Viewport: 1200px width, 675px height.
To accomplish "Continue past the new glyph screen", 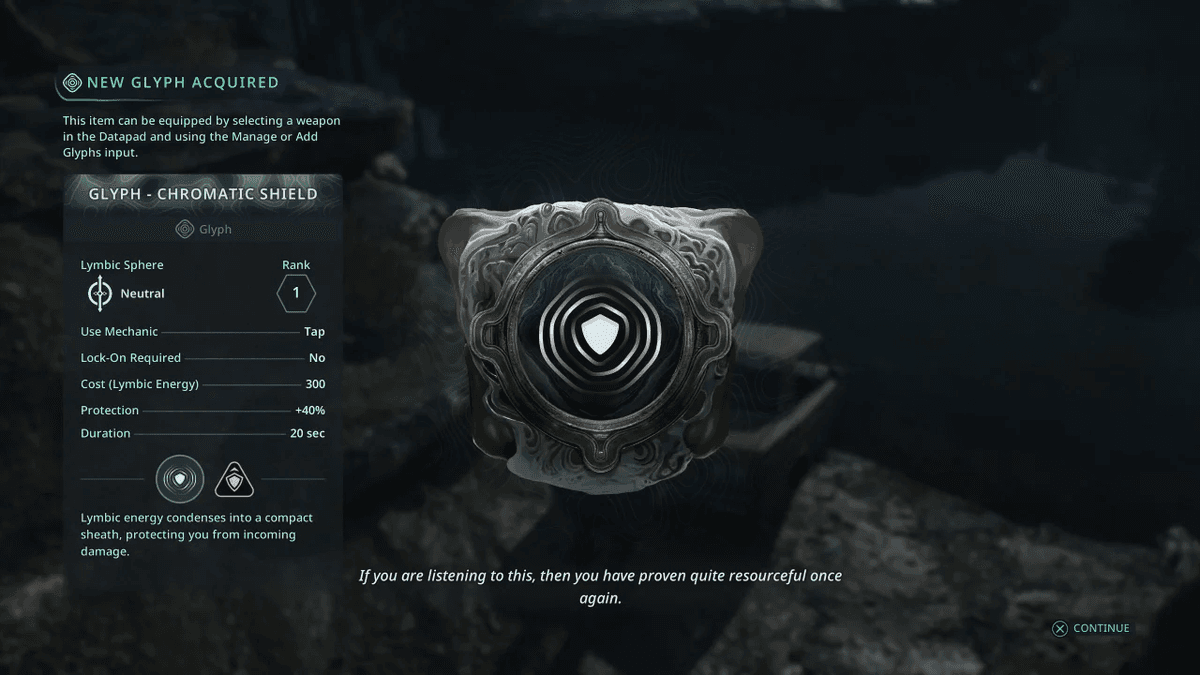I will coord(1090,628).
